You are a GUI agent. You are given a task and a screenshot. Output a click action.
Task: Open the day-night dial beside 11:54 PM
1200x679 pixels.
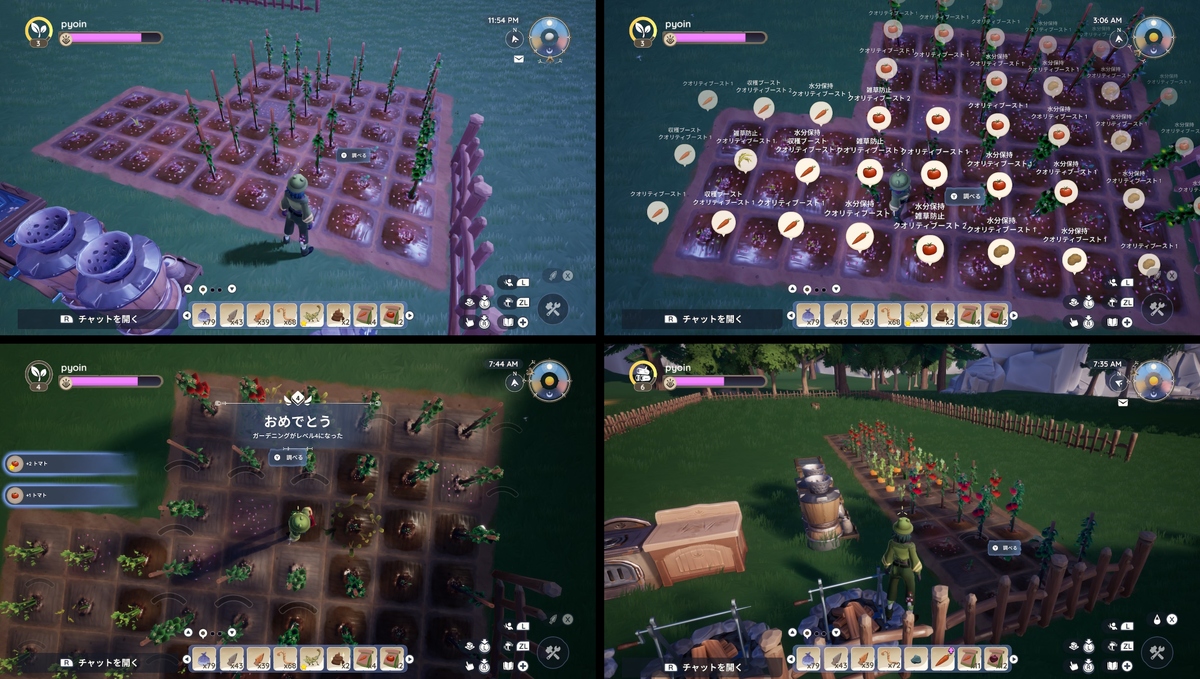[548, 36]
